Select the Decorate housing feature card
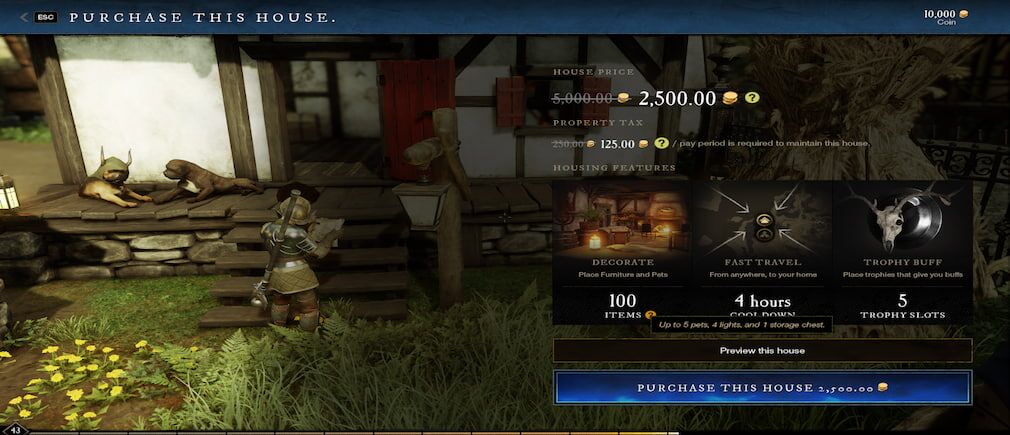The height and width of the screenshot is (435, 1010). pyautogui.click(x=622, y=252)
